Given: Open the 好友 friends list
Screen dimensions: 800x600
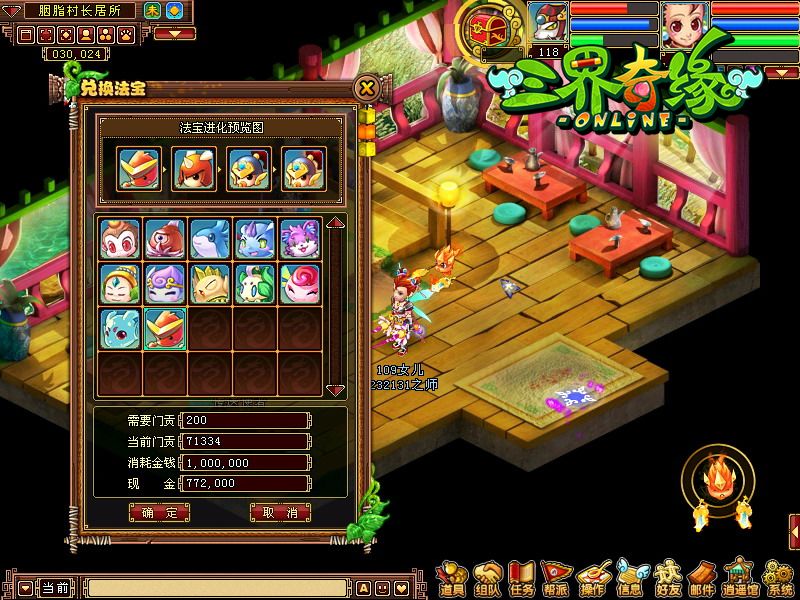Looking at the screenshot, I should [667, 578].
